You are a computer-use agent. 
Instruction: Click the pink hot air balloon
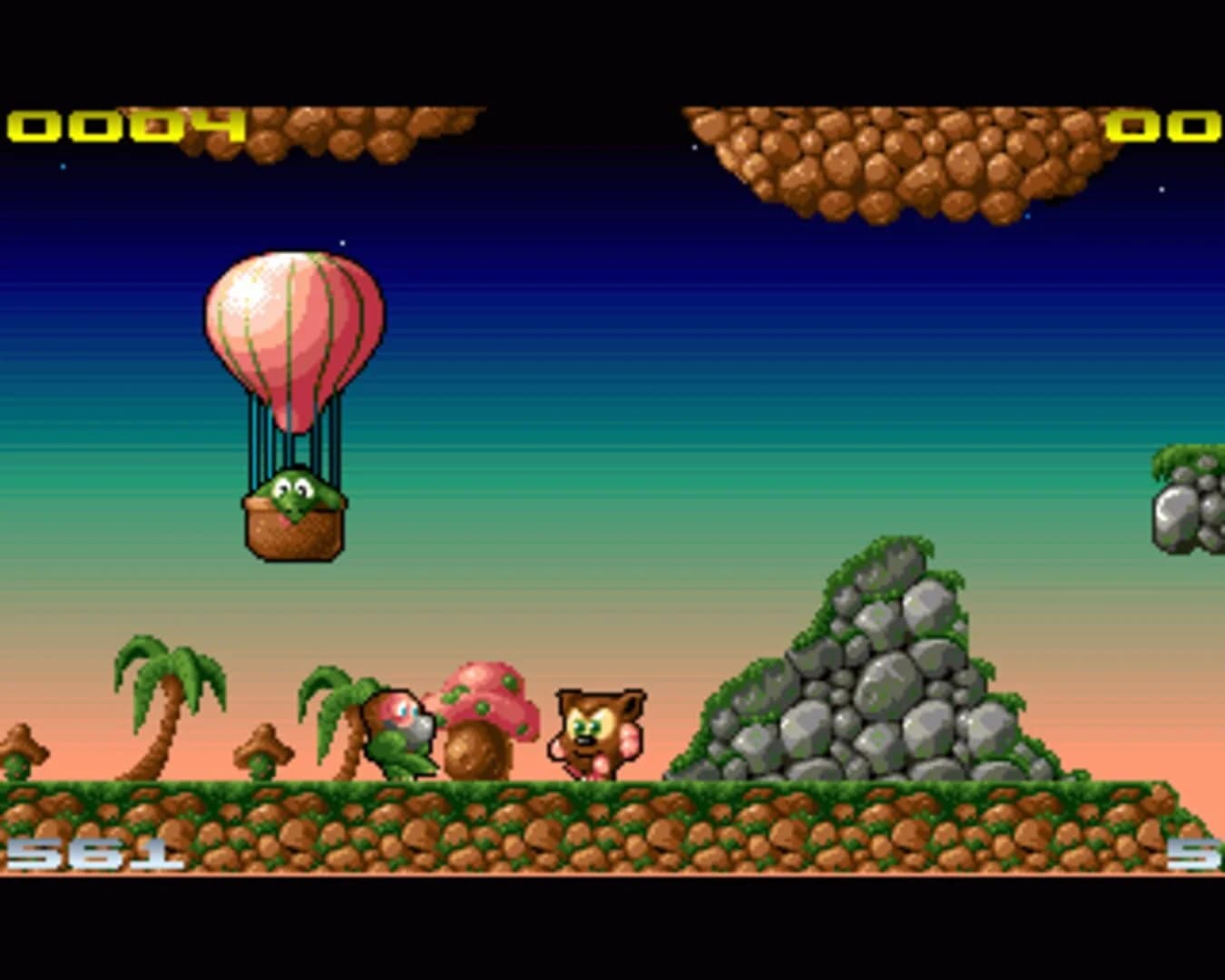click(293, 336)
